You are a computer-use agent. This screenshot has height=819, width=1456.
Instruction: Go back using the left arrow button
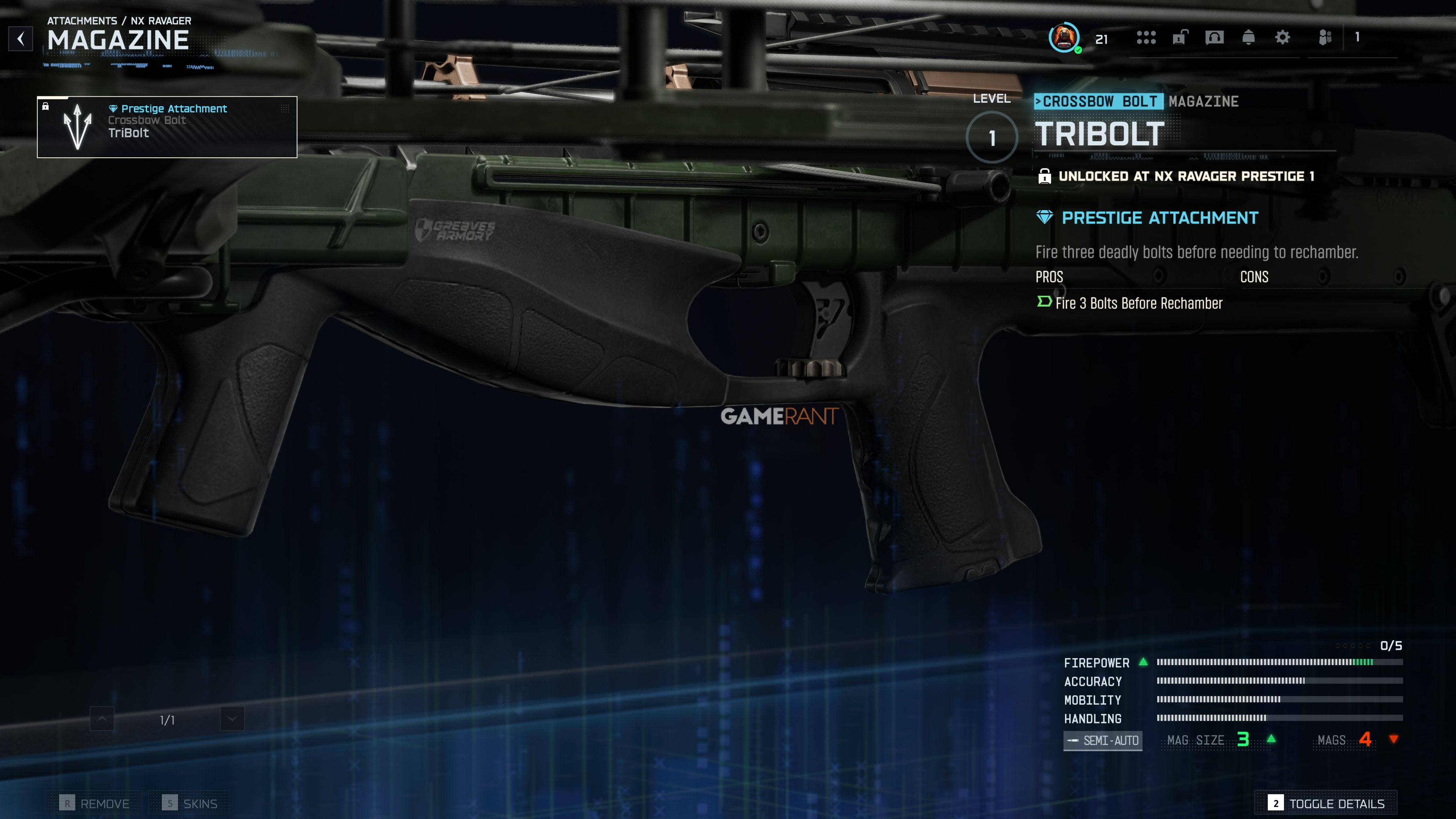[x=21, y=39]
